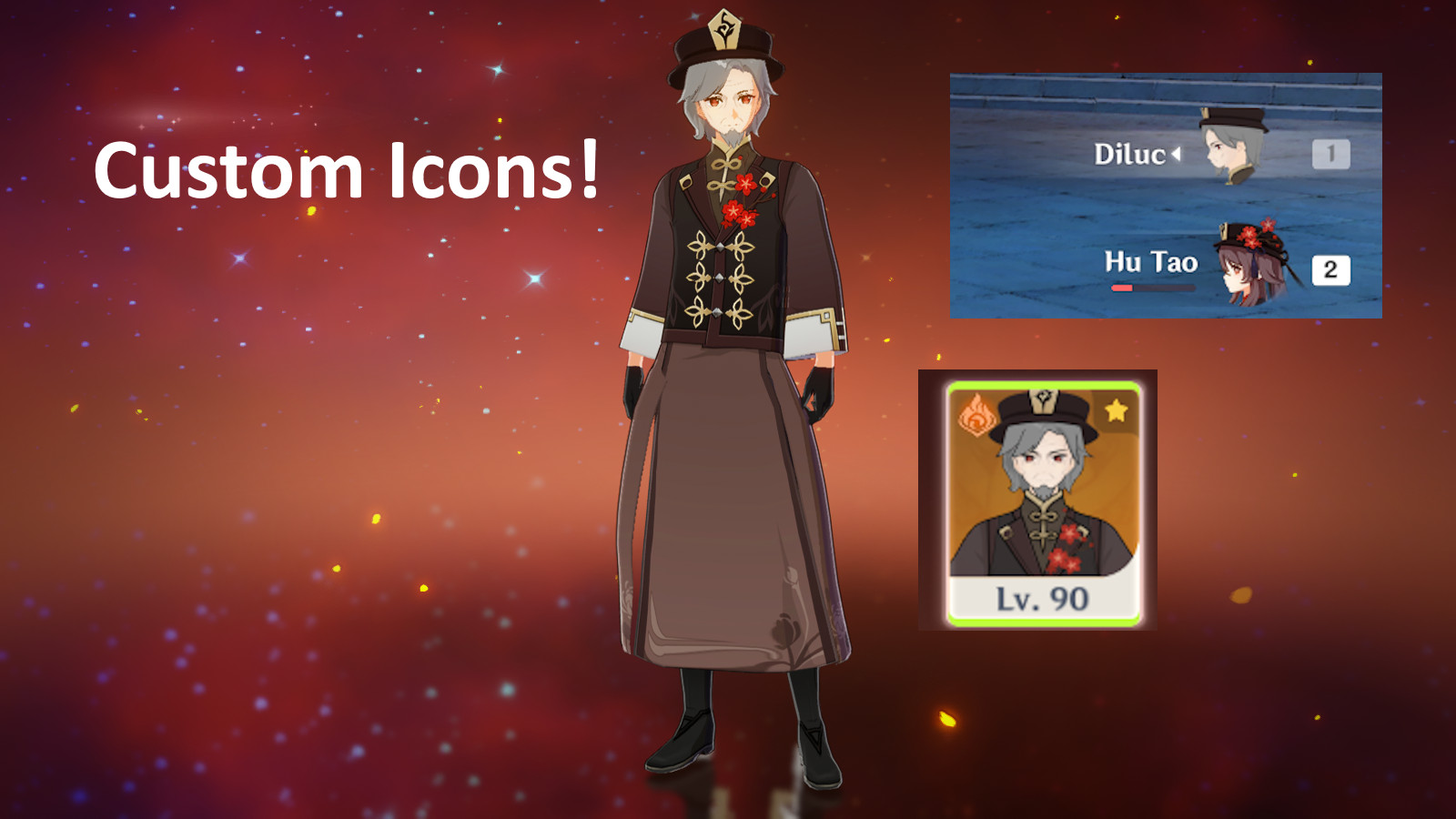The height and width of the screenshot is (819, 1456).
Task: Click the "Custom Icons!" heading text
Action: [349, 170]
